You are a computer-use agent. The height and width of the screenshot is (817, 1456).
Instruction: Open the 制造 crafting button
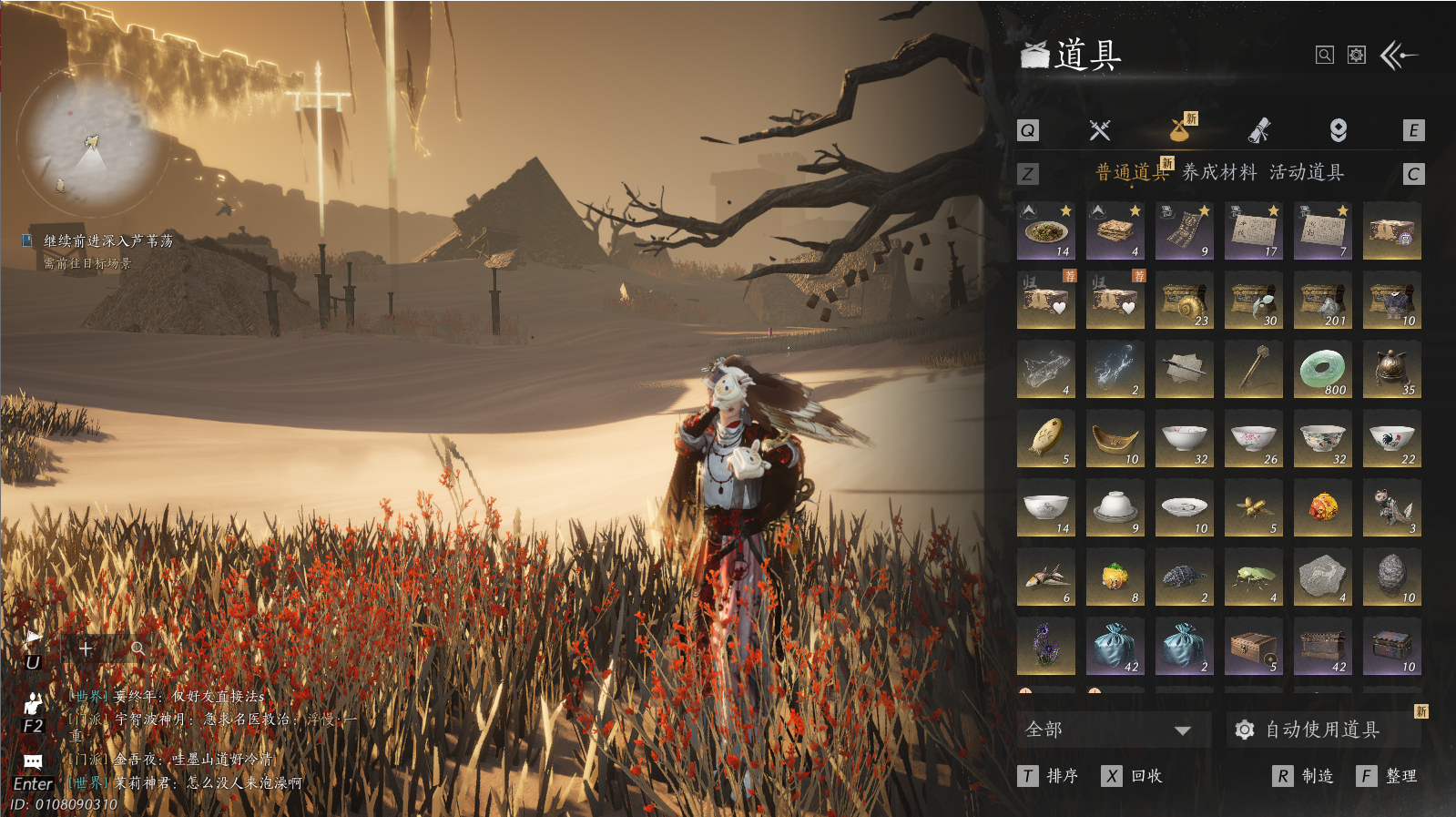click(x=1305, y=776)
